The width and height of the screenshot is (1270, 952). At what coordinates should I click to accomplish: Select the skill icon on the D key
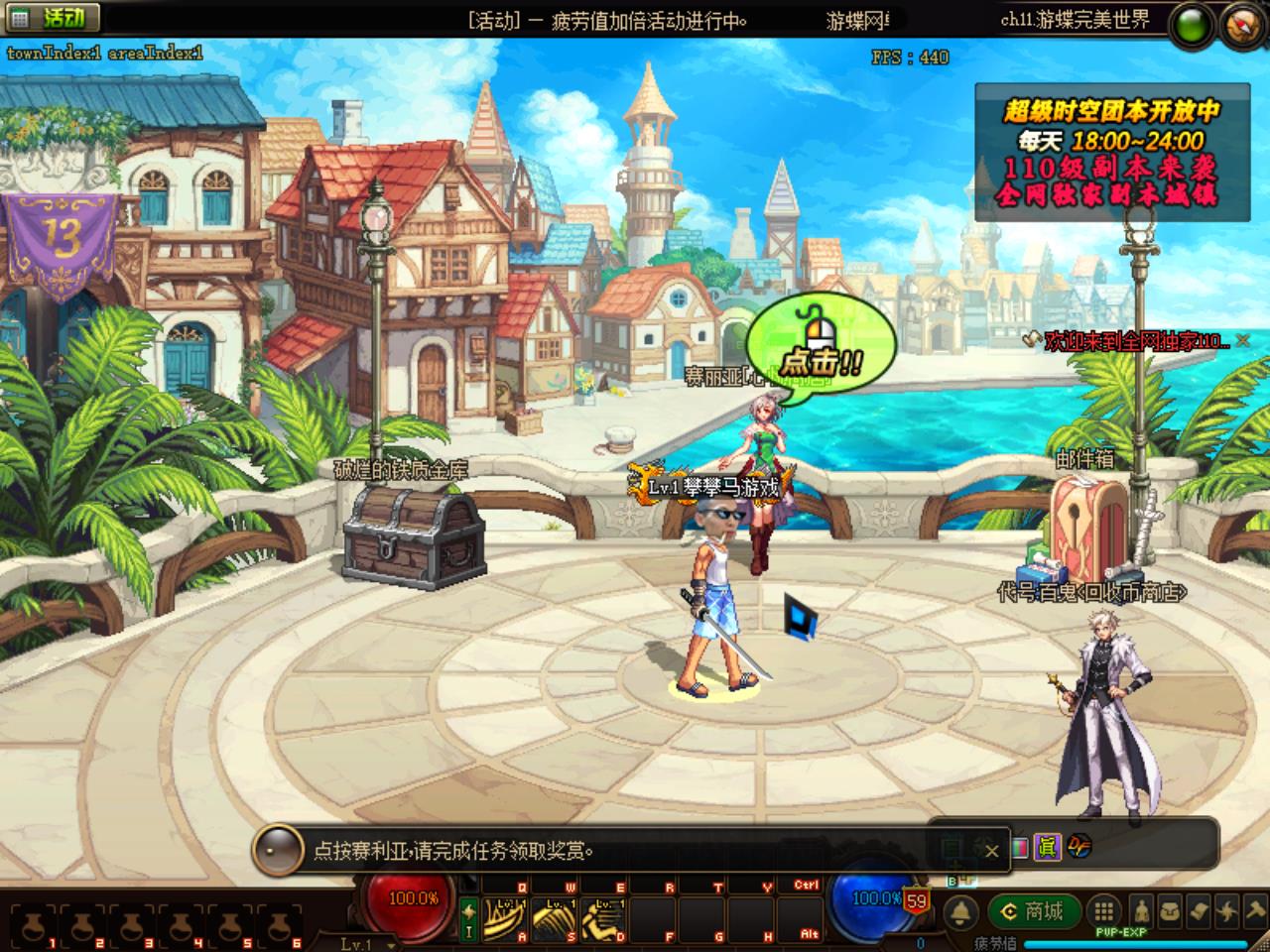[x=602, y=919]
